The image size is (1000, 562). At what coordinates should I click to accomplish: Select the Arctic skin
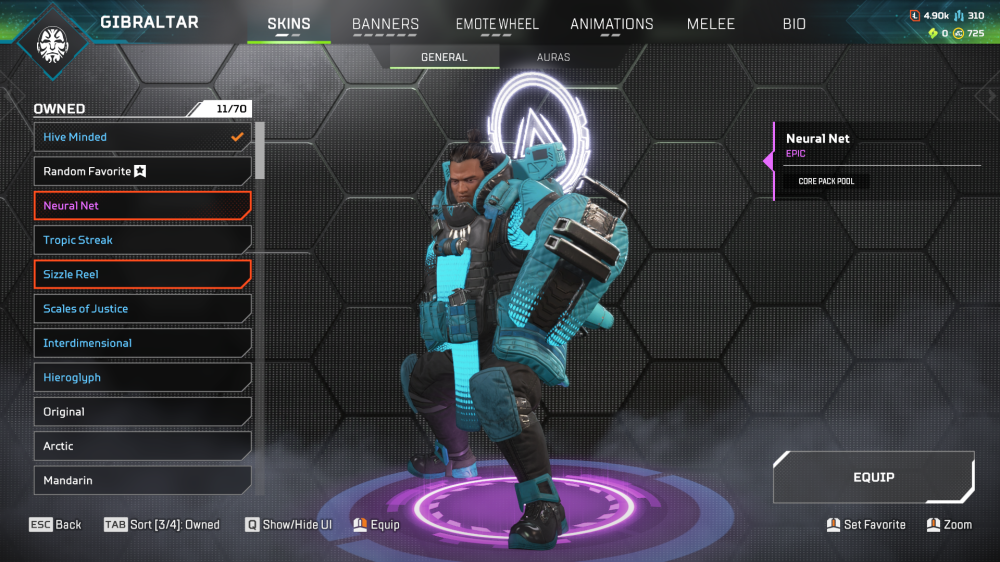[142, 446]
